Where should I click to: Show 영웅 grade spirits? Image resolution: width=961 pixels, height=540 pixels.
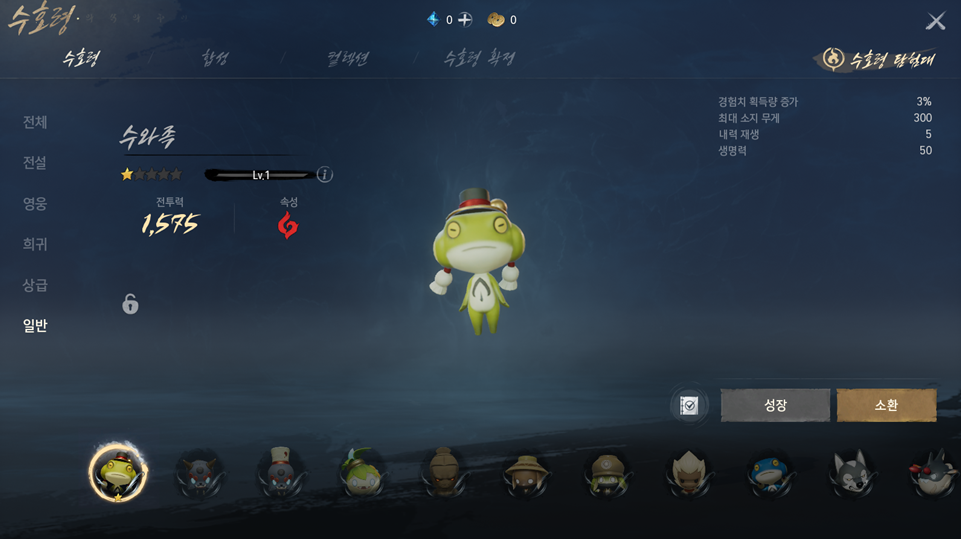(x=35, y=204)
